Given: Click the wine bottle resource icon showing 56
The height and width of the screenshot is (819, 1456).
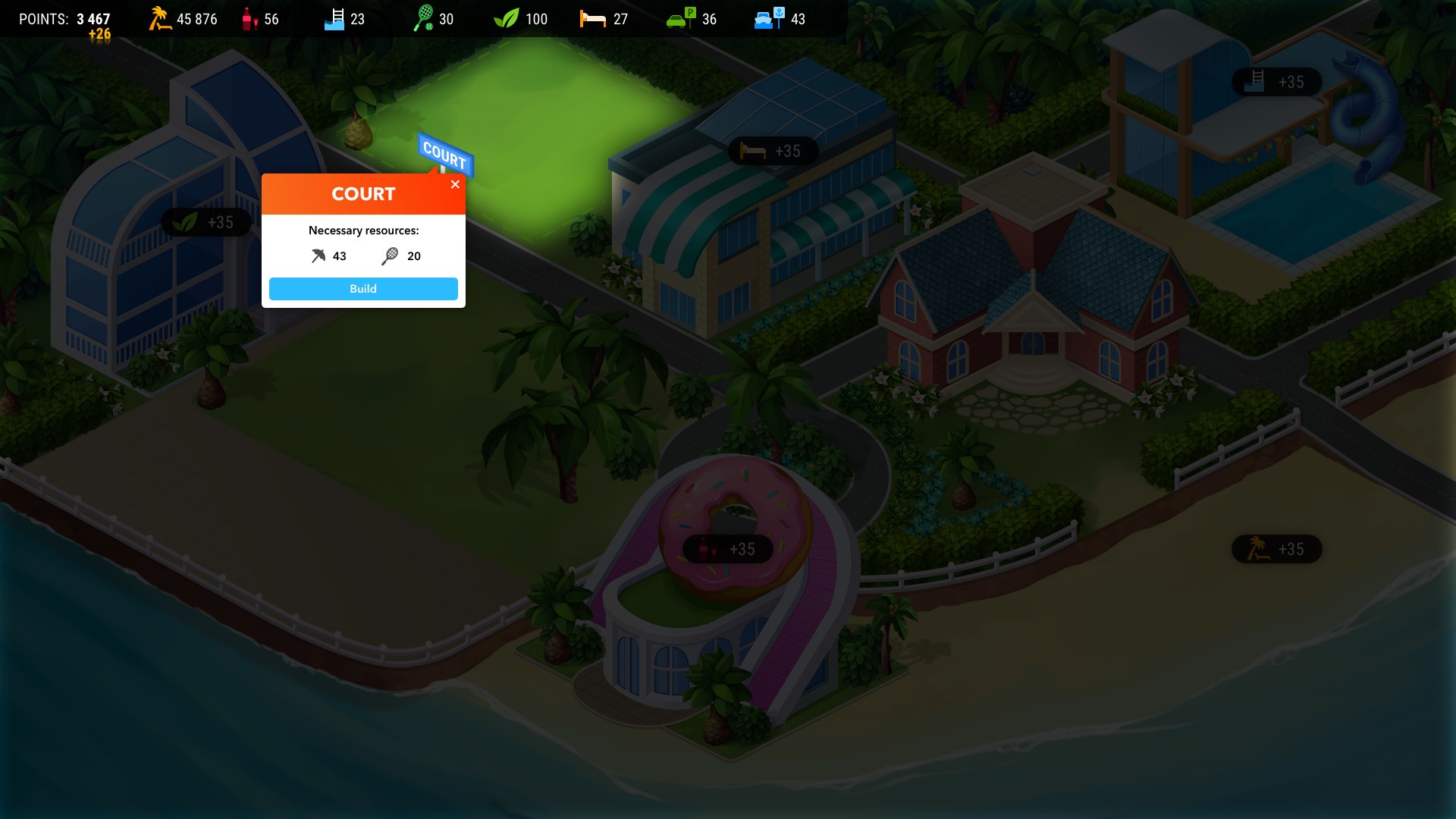Looking at the screenshot, I should [249, 19].
